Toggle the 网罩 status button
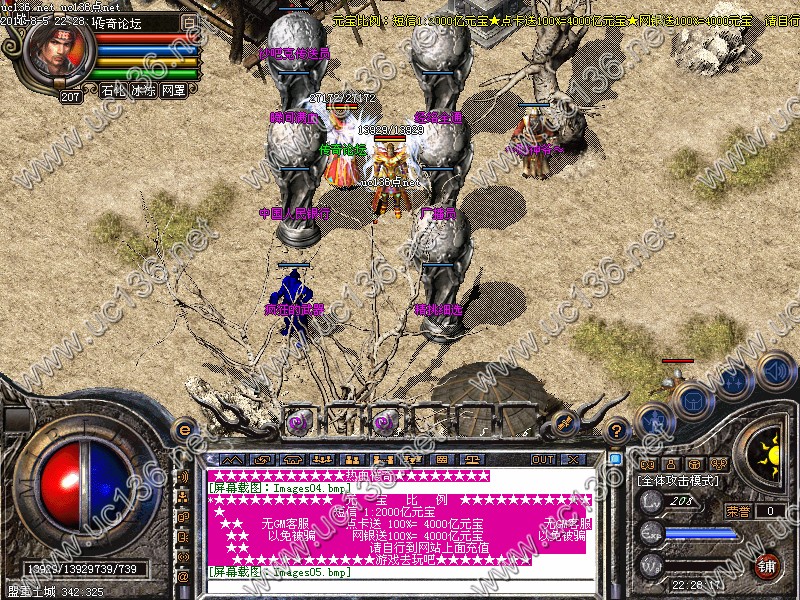 point(173,90)
